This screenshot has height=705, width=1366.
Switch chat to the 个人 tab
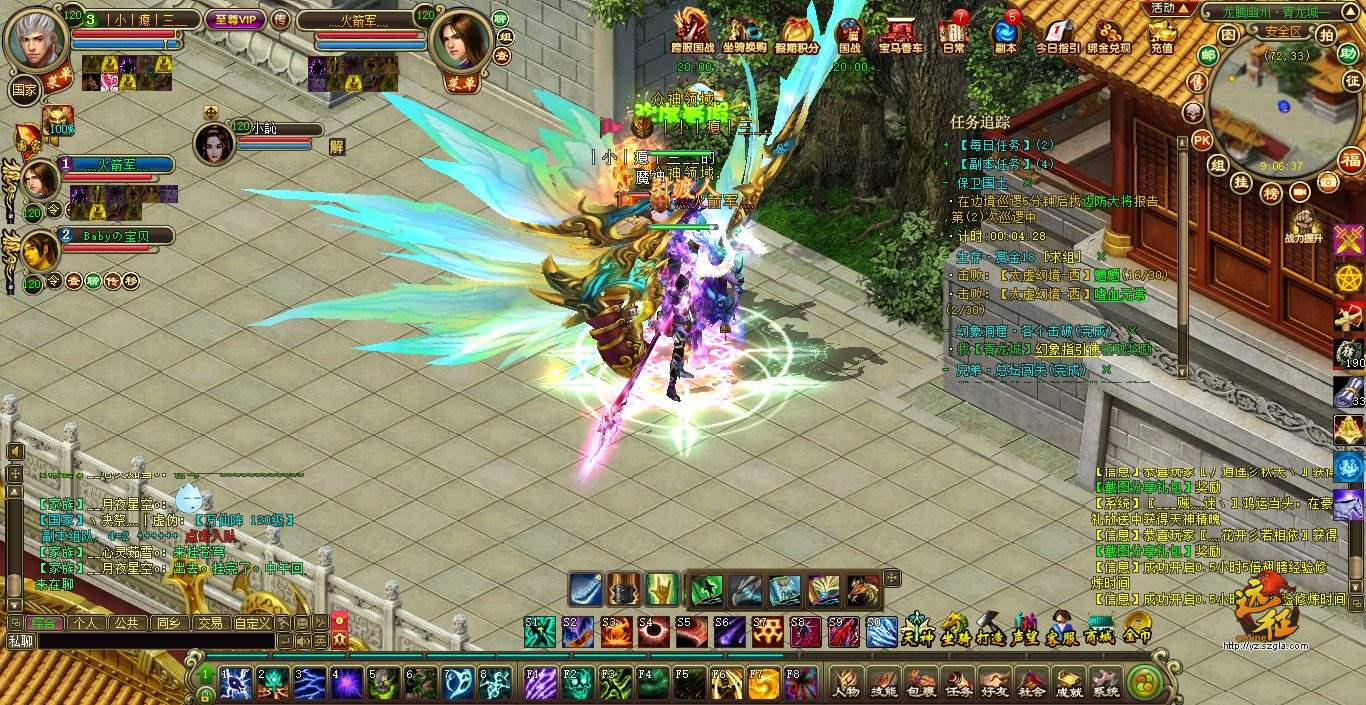point(86,622)
